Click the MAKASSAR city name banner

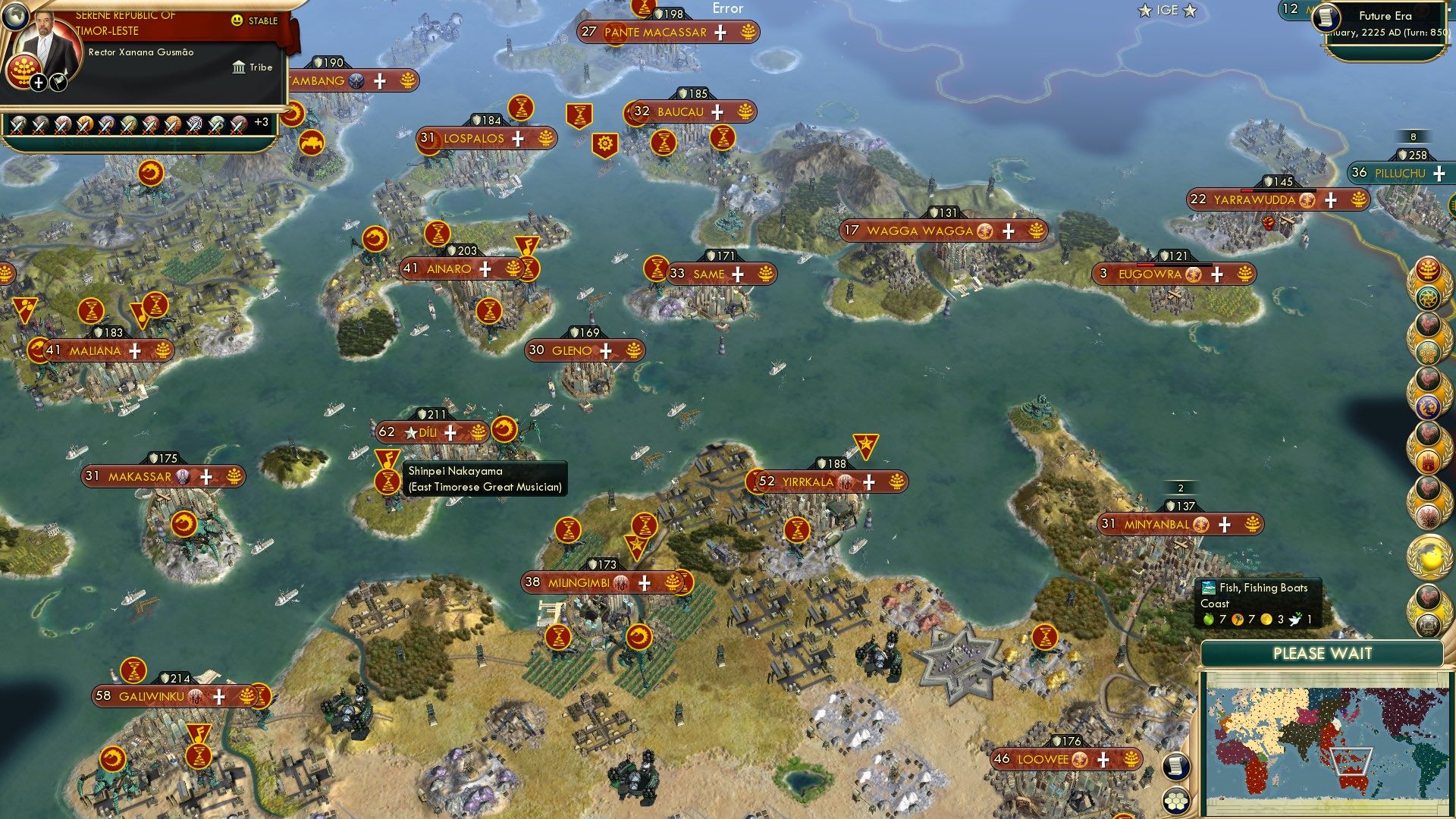pyautogui.click(x=140, y=476)
